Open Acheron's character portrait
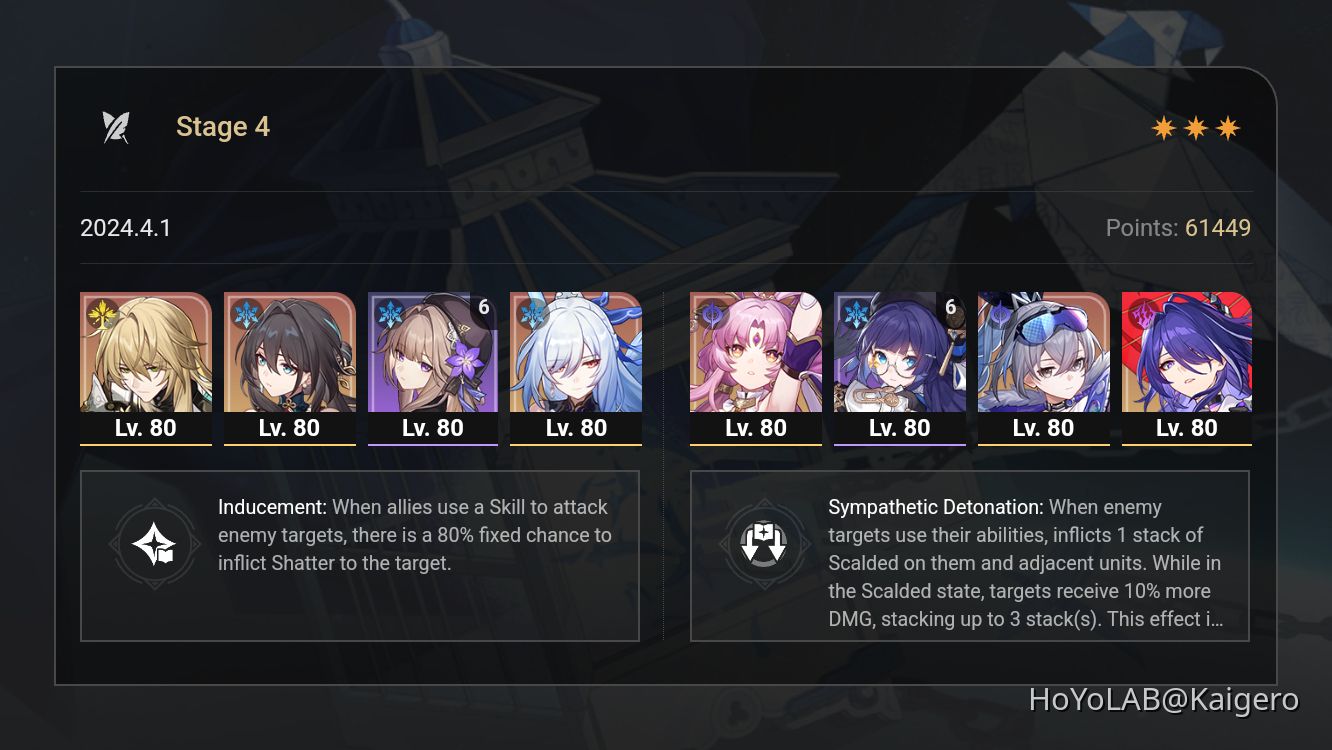 1186,355
